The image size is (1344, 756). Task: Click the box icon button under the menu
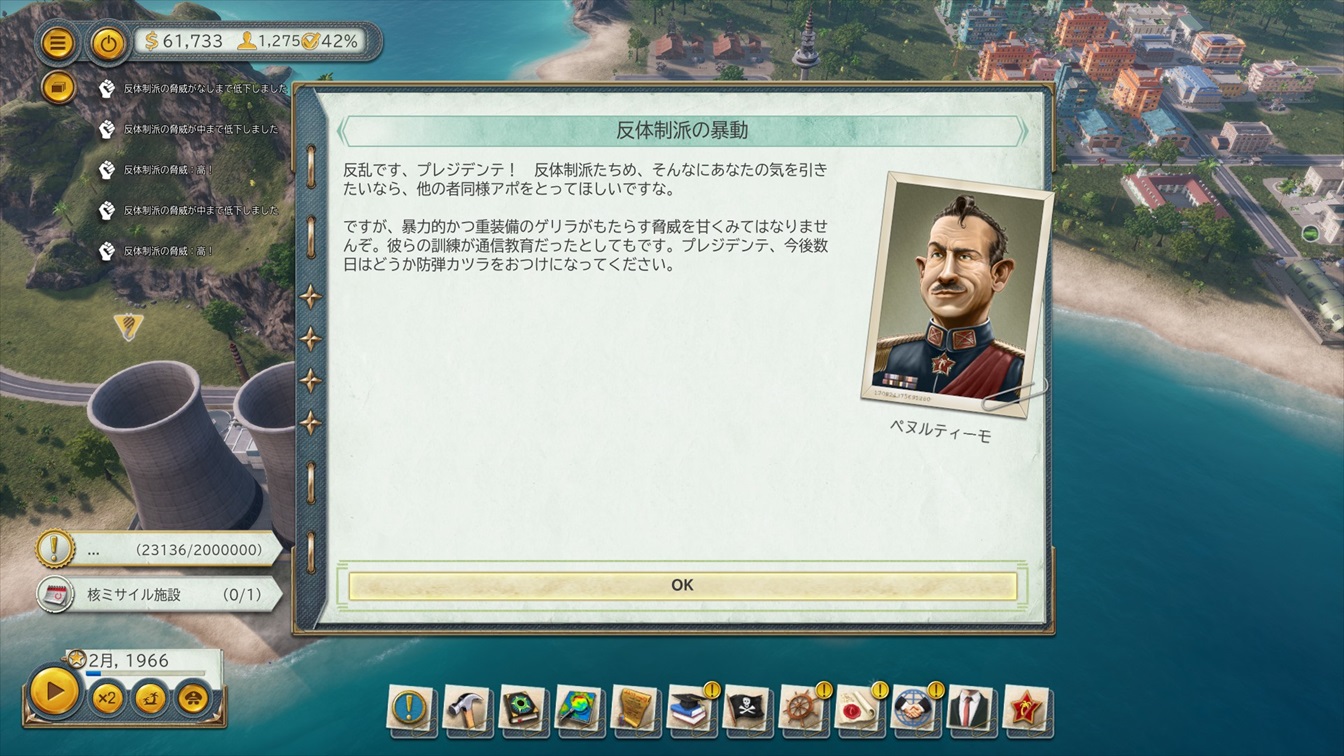click(x=59, y=88)
